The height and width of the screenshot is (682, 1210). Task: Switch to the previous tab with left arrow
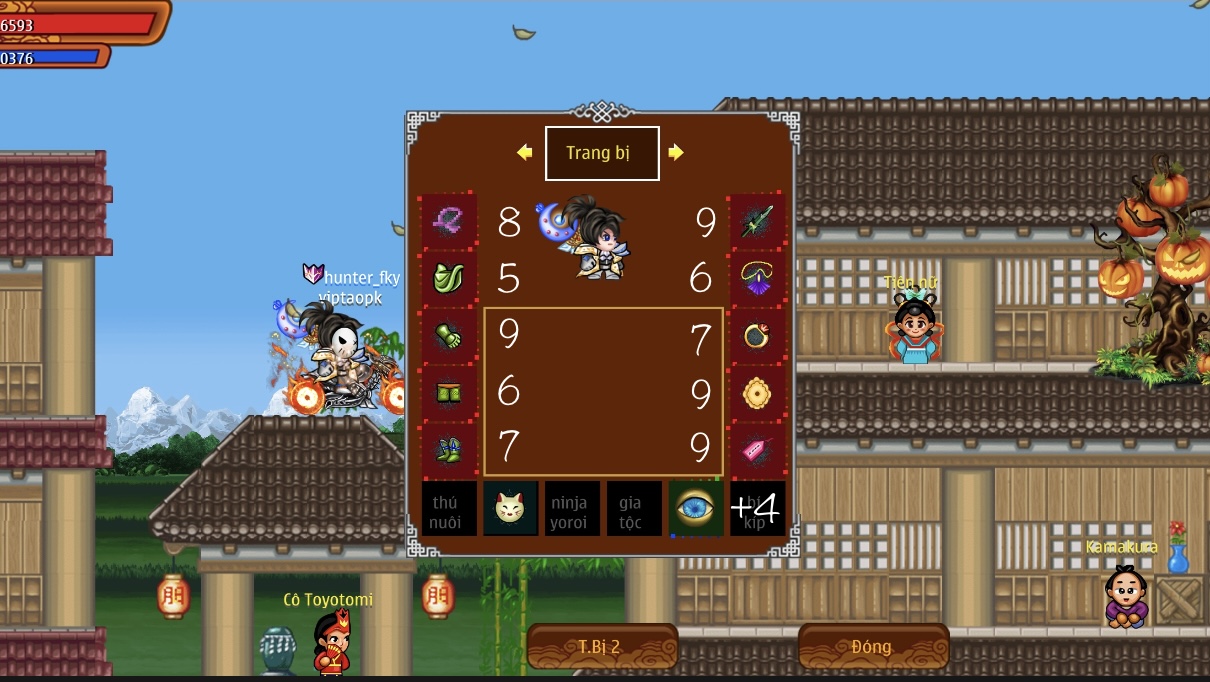[x=525, y=153]
